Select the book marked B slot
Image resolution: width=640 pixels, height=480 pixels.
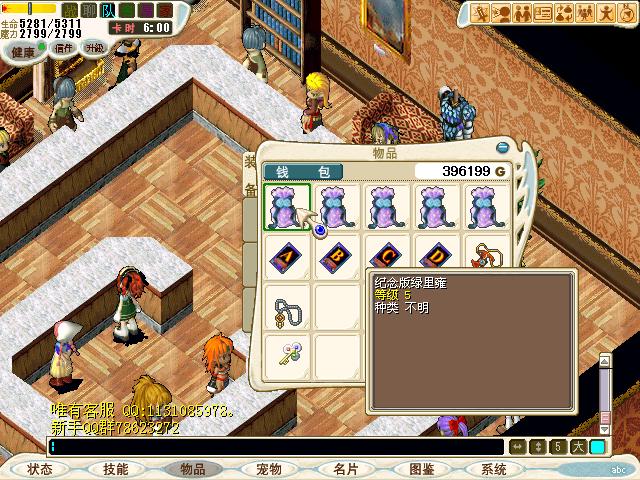point(337,257)
